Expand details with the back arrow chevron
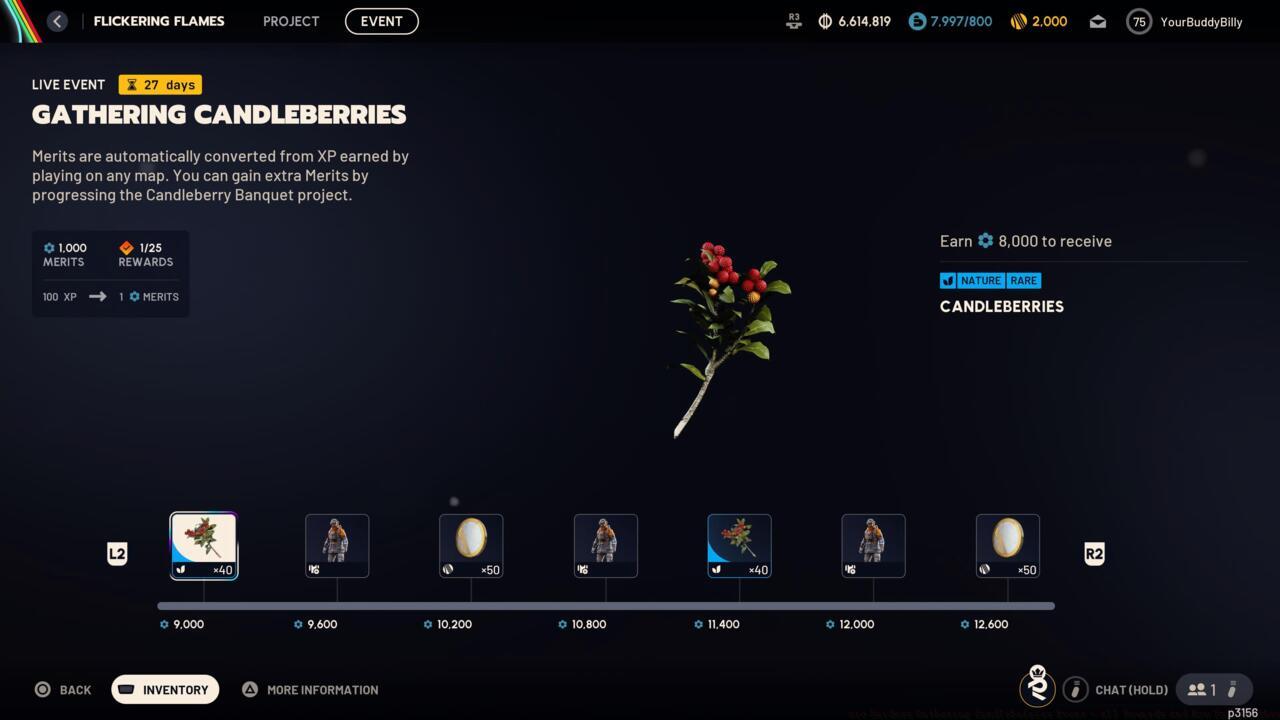This screenshot has width=1280, height=720. click(x=57, y=21)
